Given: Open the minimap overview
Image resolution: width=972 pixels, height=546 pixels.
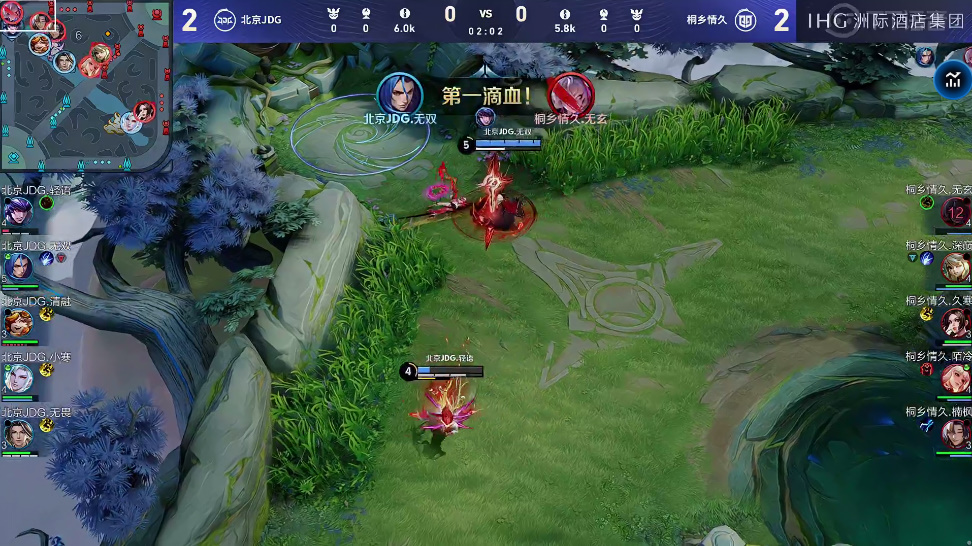Looking at the screenshot, I should [86, 84].
